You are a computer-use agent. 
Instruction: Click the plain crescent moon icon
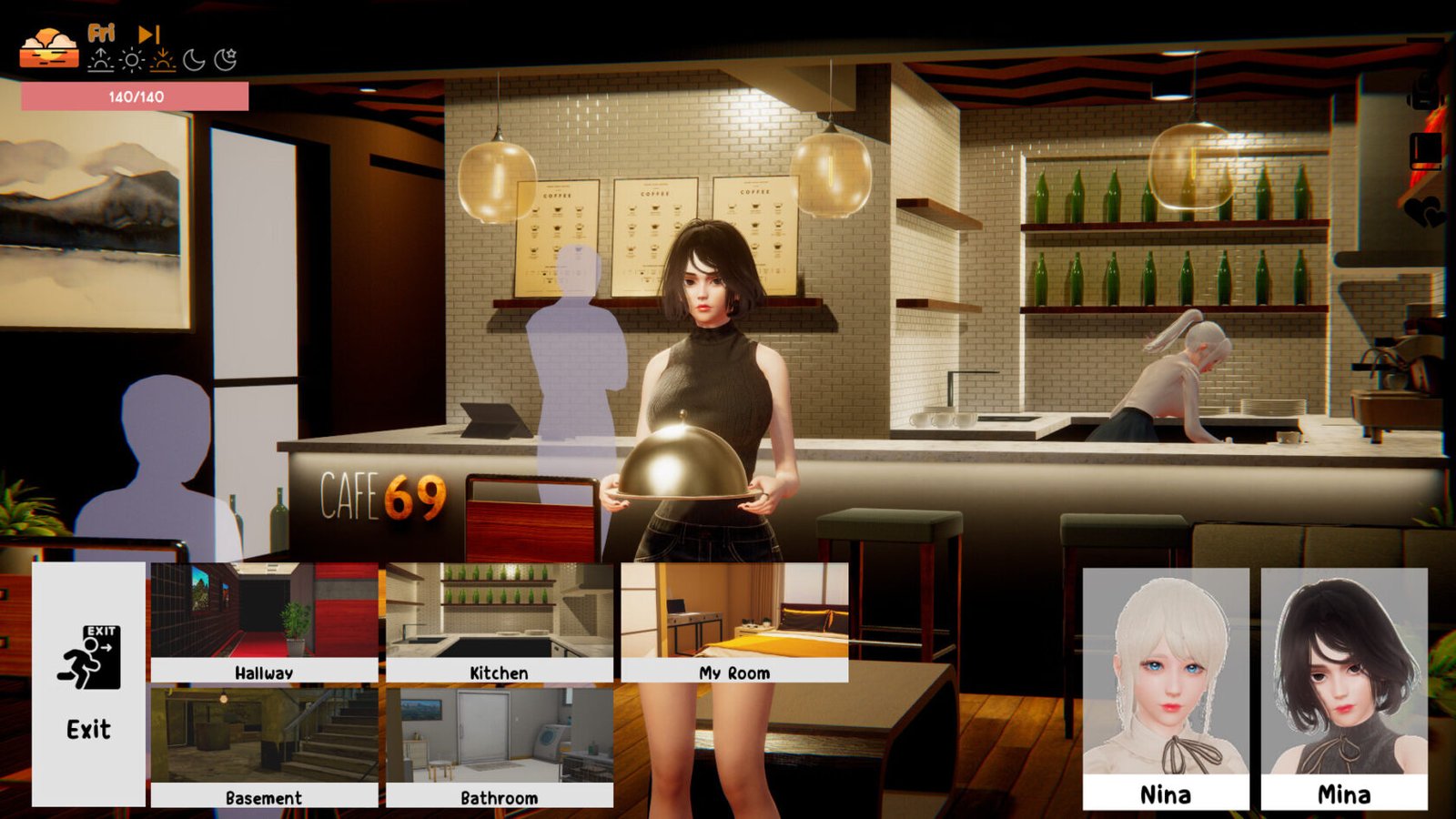(x=194, y=61)
